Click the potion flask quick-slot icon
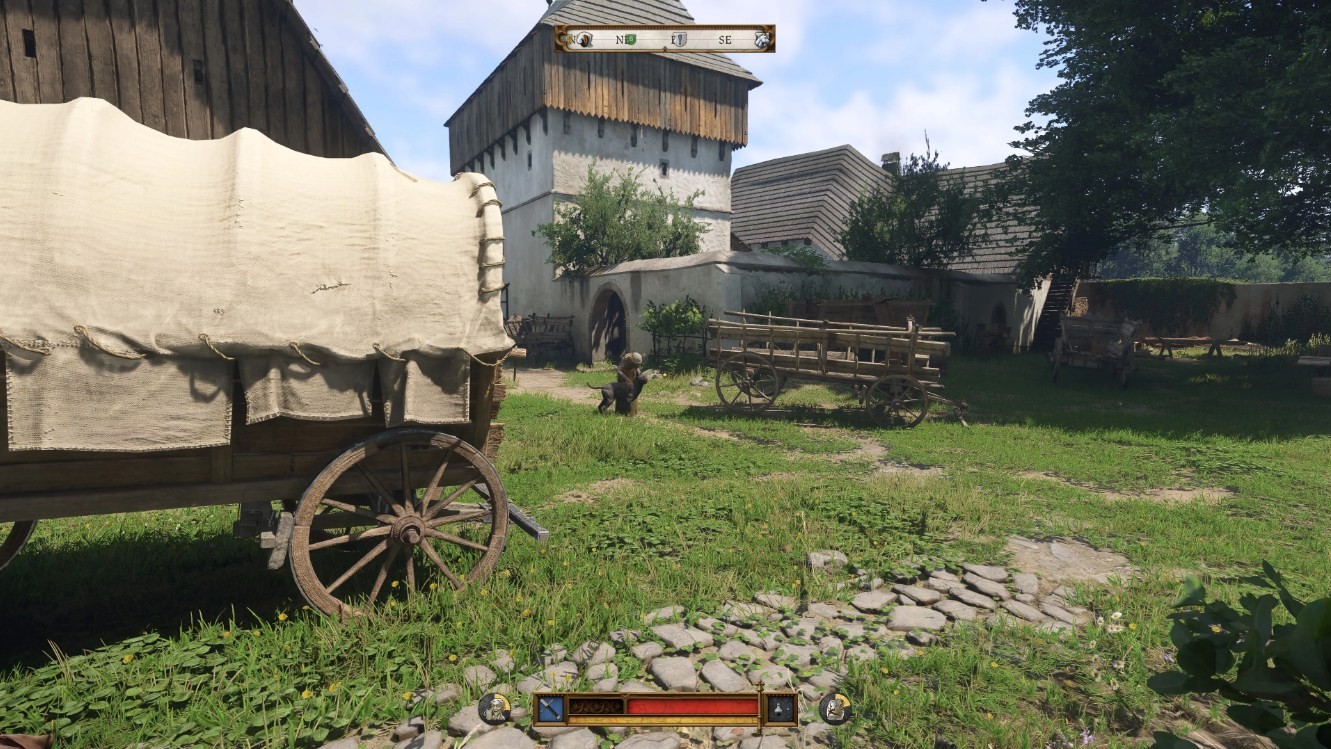Screen dimensions: 1331x749 pos(777,707)
